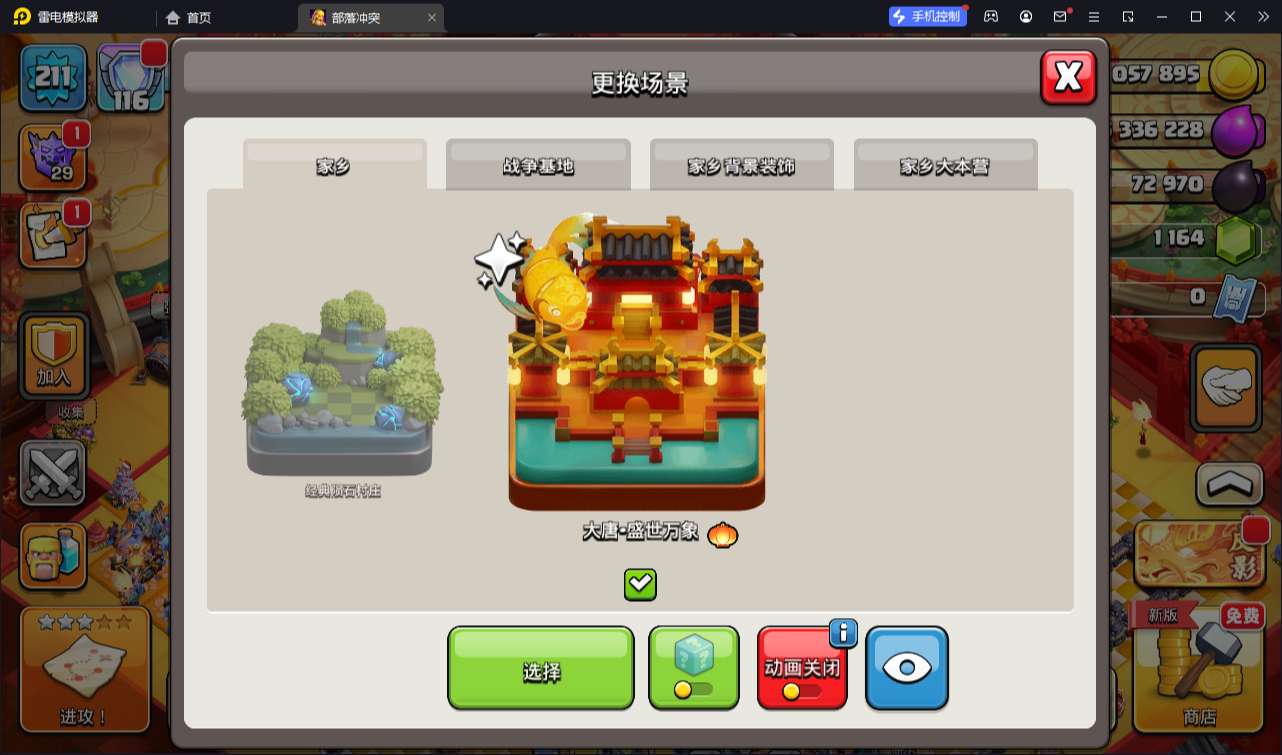Click the clan badge icon showing 29

pyautogui.click(x=52, y=155)
